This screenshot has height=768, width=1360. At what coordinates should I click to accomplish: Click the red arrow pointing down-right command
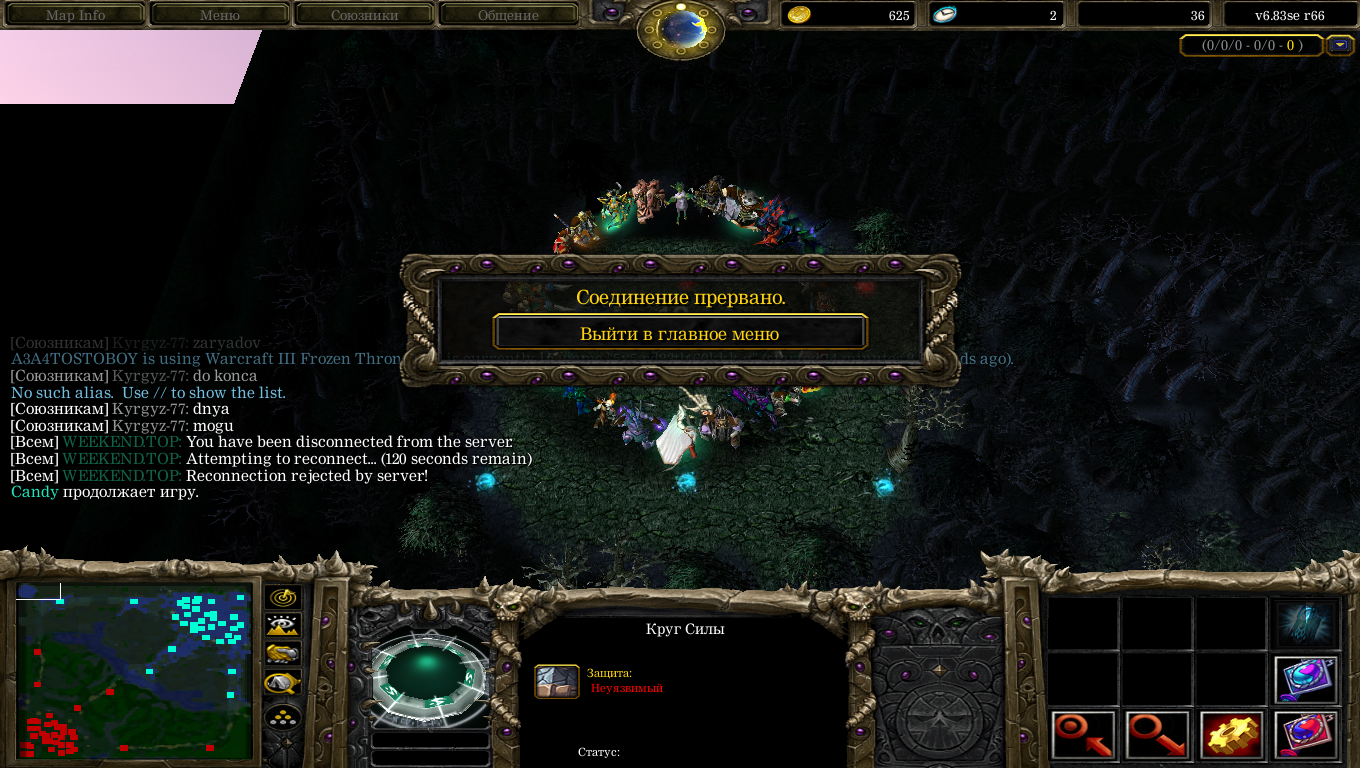tap(1157, 735)
